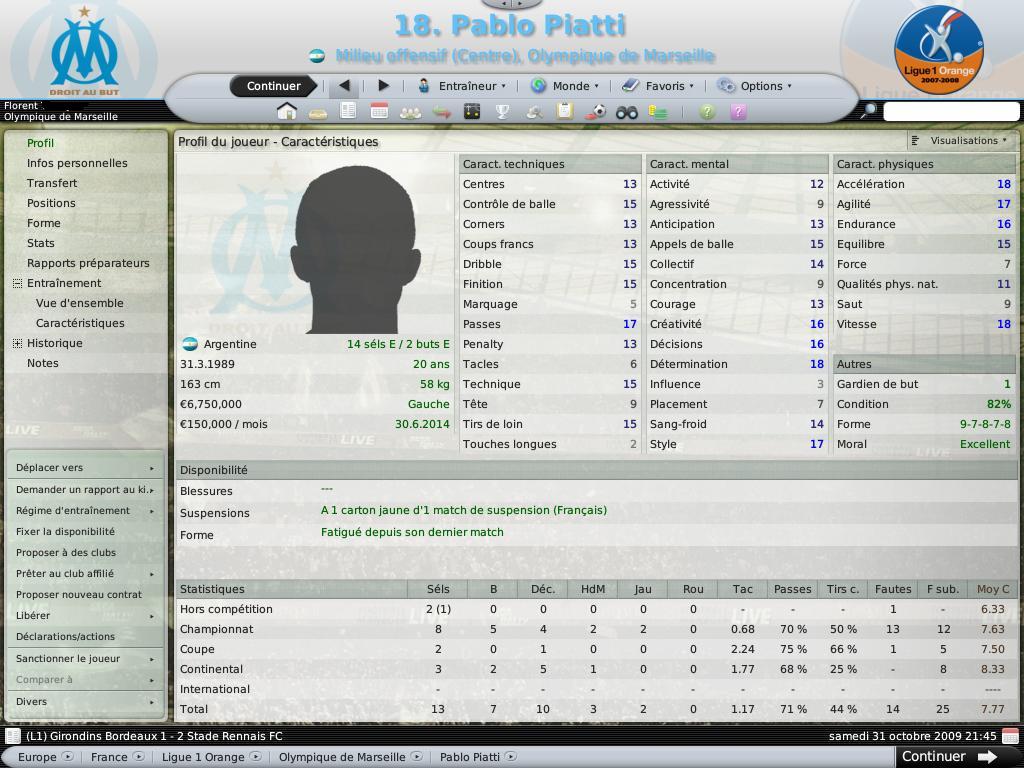Choose Proposer nouveau contrat action
The image size is (1024, 768).
coord(79,595)
